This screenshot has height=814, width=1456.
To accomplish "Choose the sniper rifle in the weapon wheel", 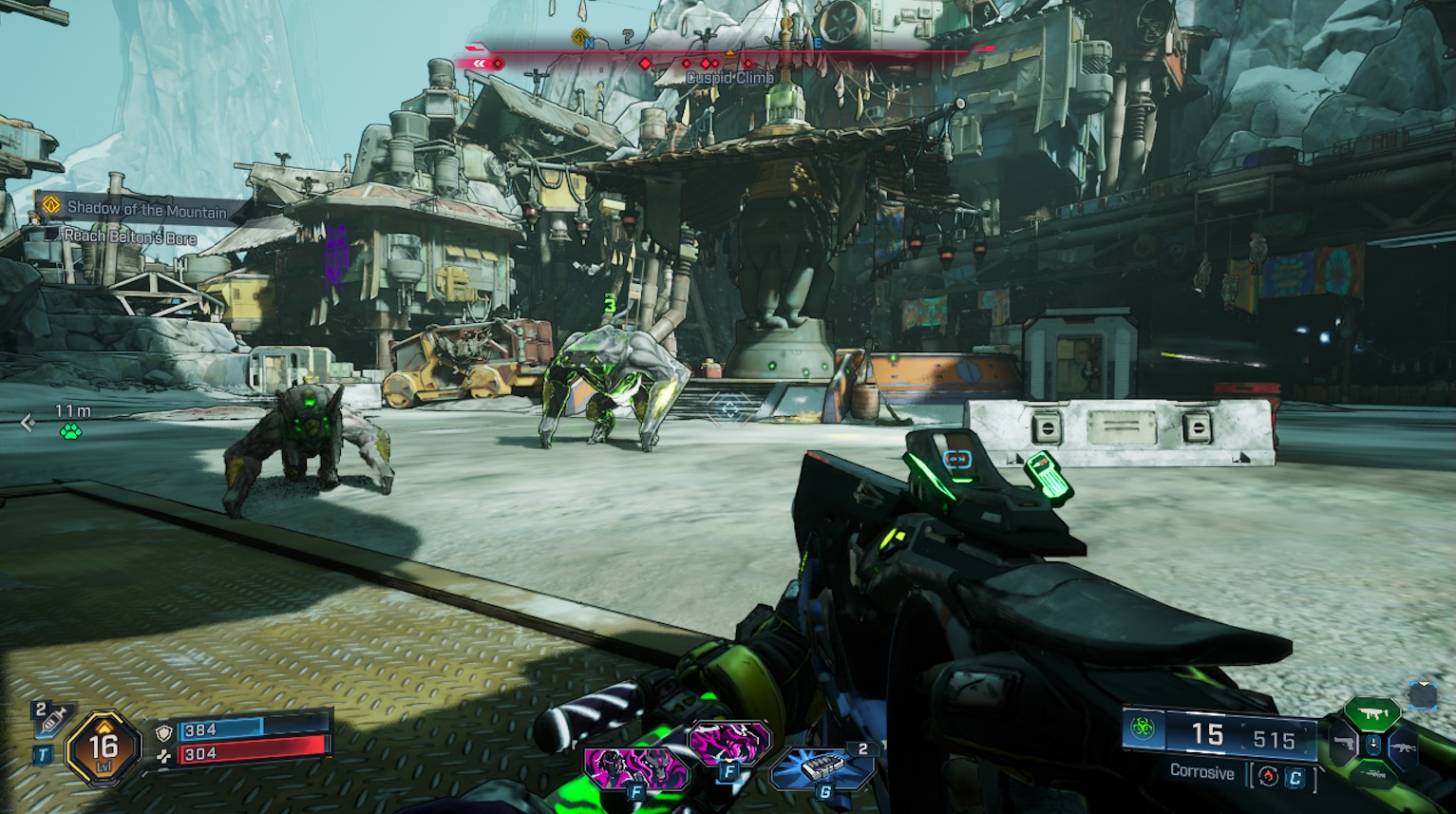I will point(1373,774).
